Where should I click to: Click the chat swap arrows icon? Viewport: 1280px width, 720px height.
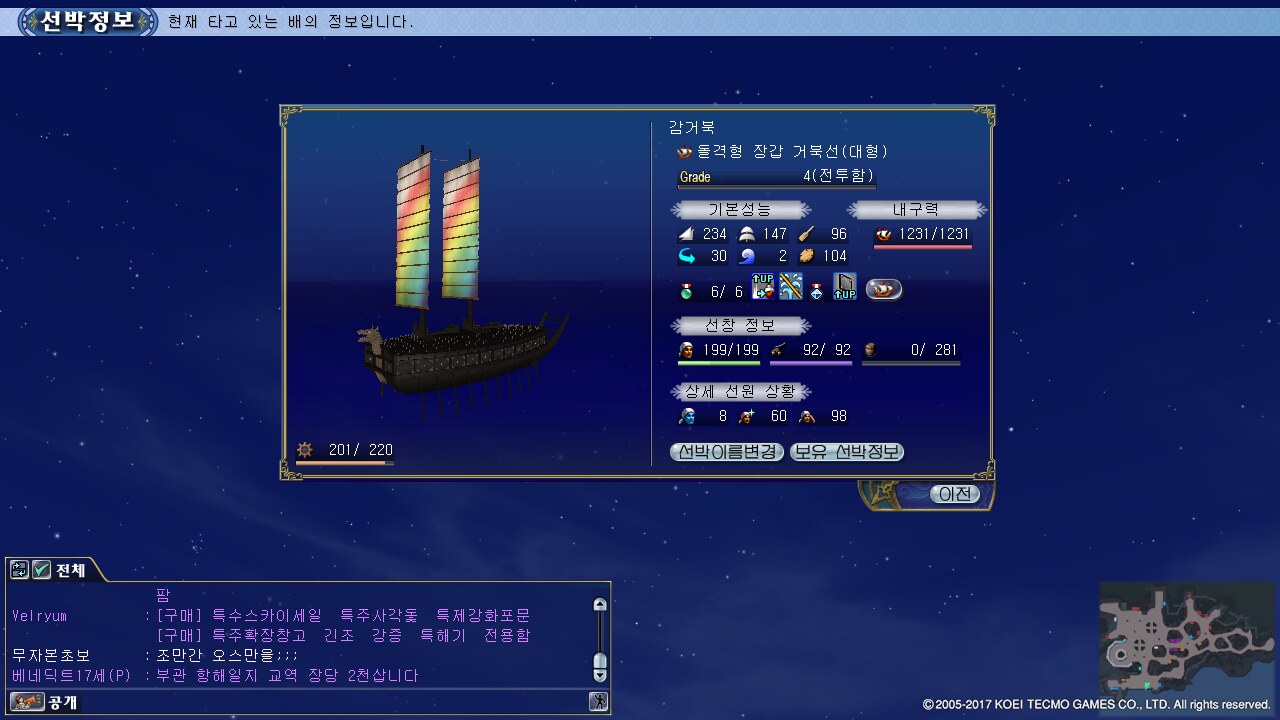(x=19, y=570)
